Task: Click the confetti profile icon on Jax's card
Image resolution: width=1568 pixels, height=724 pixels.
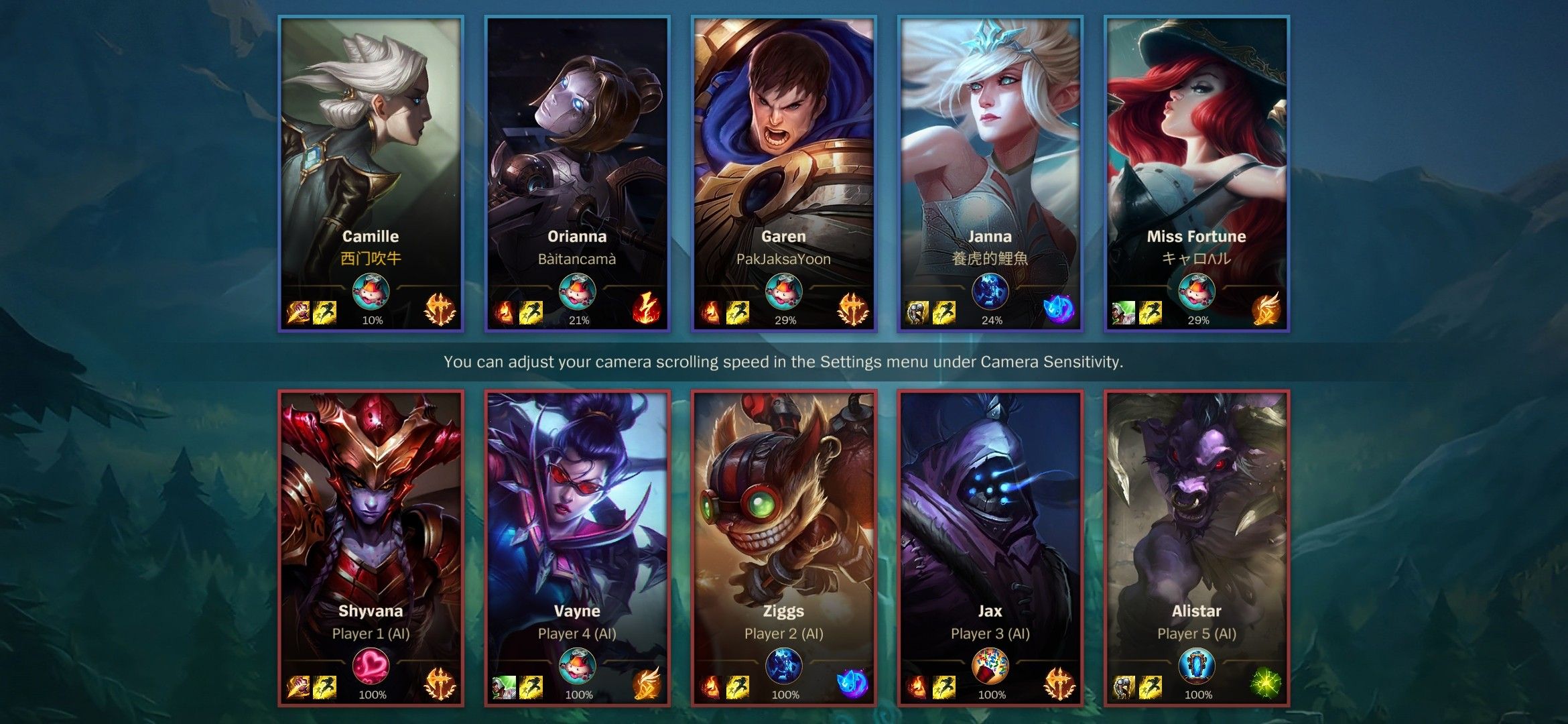Action: 990,666
